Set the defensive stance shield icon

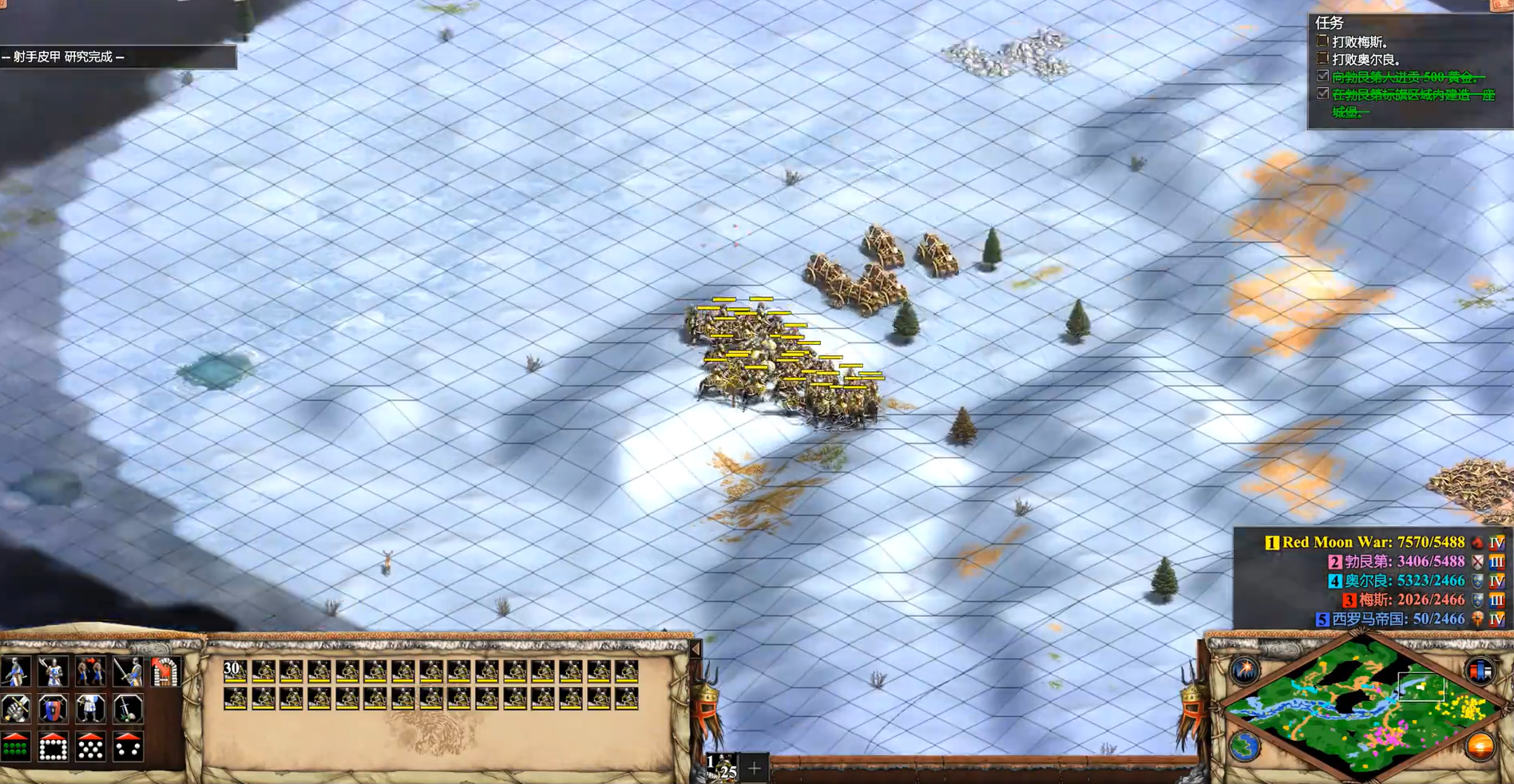click(53, 709)
